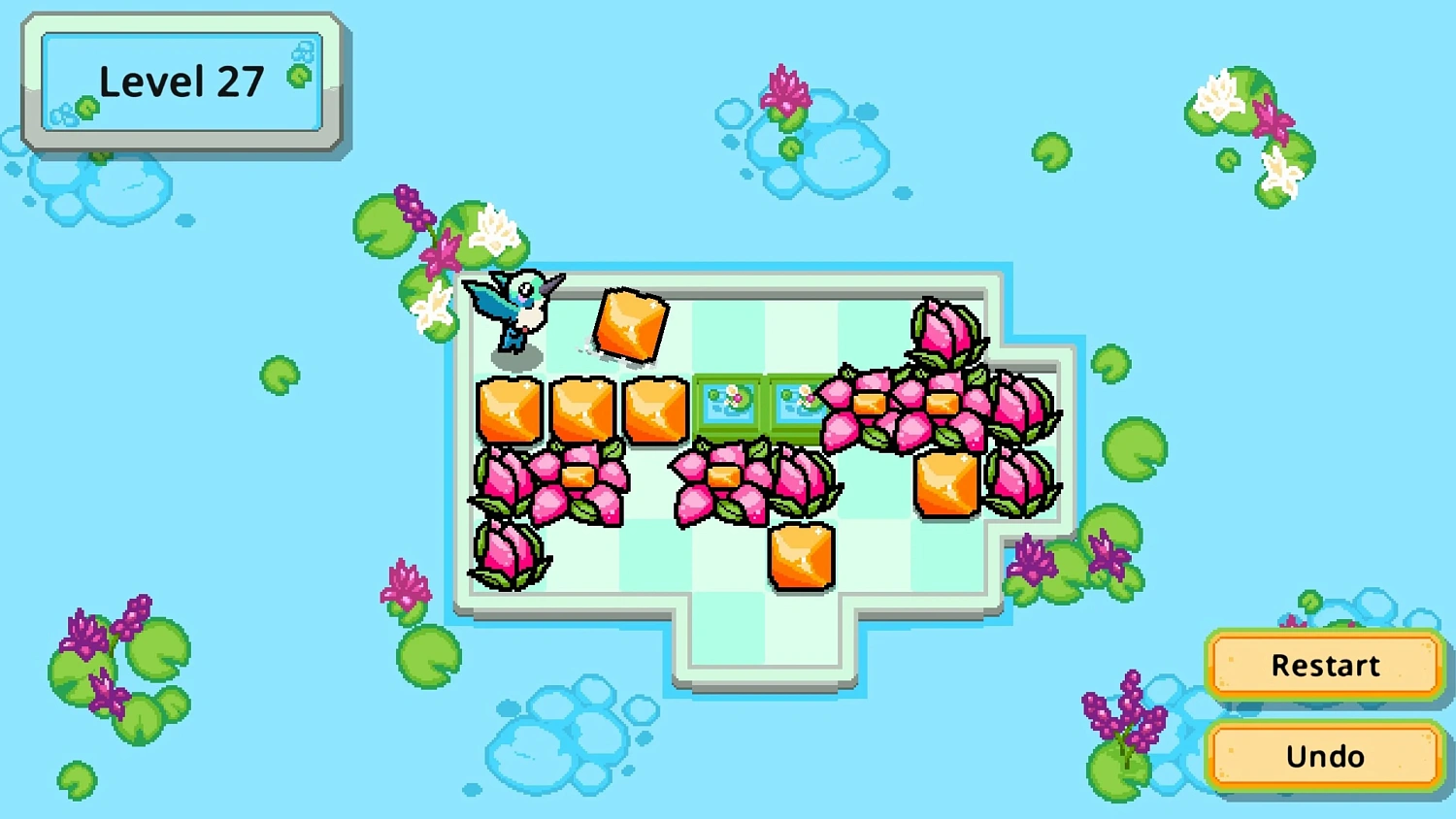Viewport: 1456px width, 819px height.
Task: Click the orange block in the bottom-right puzzle corner
Action: point(944,482)
